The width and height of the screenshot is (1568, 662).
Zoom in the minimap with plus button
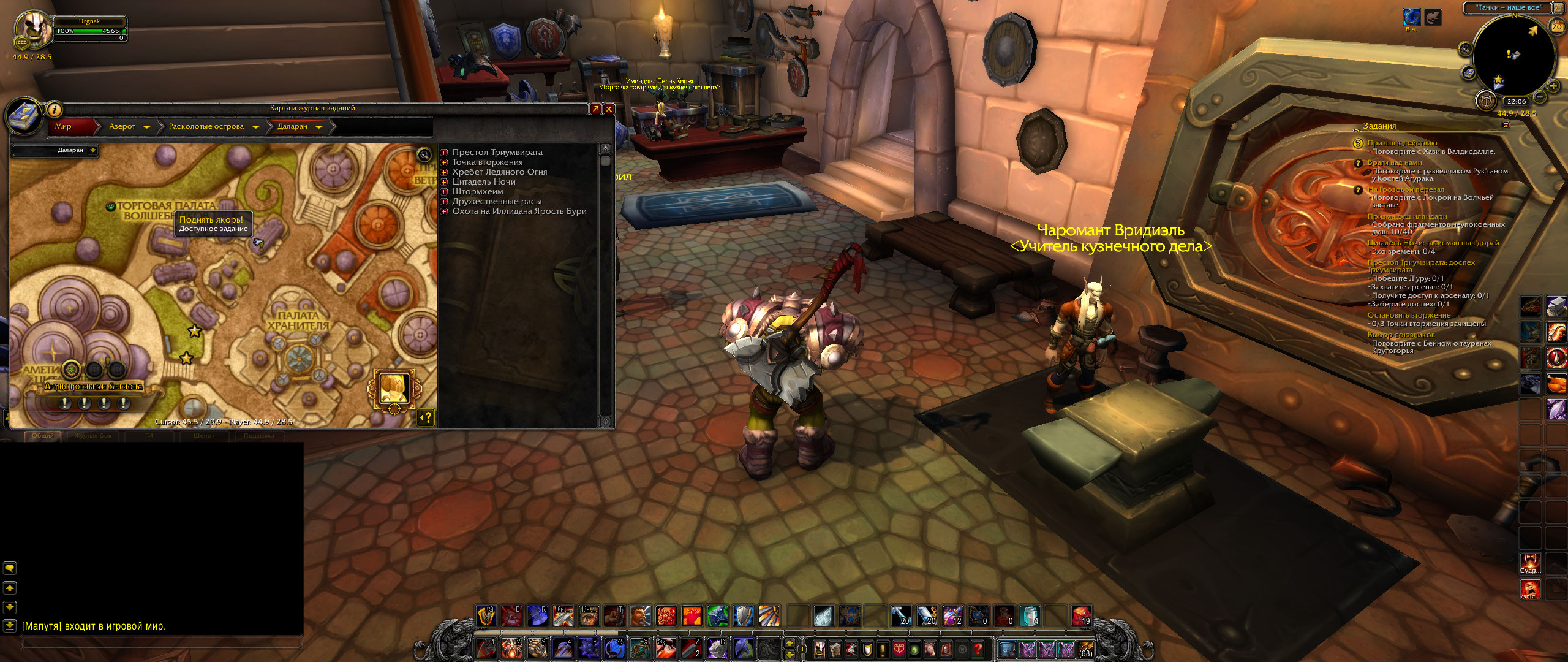pyautogui.click(x=1553, y=86)
